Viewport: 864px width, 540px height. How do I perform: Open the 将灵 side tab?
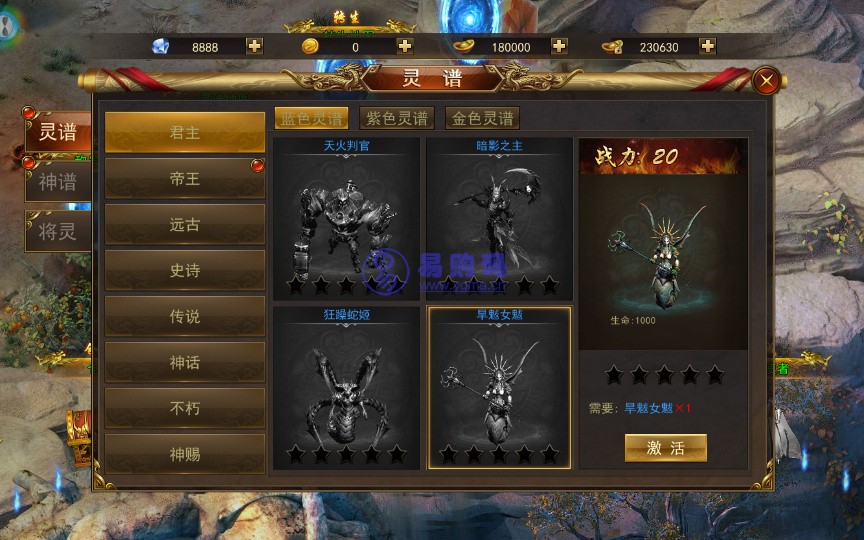[57, 232]
